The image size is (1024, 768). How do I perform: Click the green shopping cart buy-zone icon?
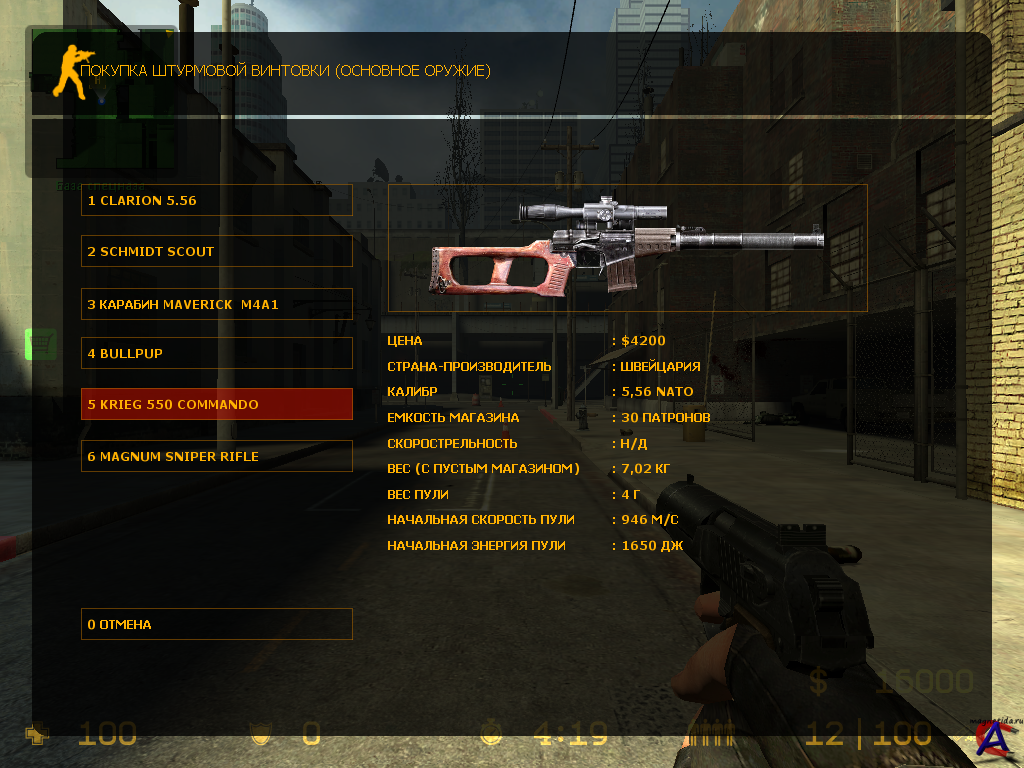point(41,345)
